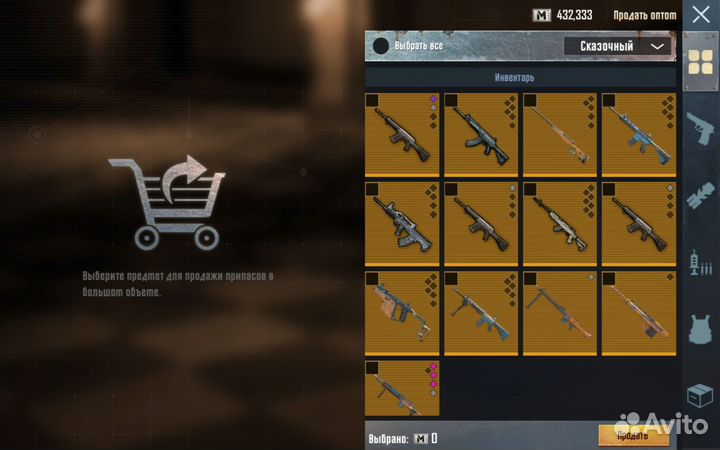Close the sell screen with the X
The width and height of the screenshot is (720, 450).
point(699,14)
